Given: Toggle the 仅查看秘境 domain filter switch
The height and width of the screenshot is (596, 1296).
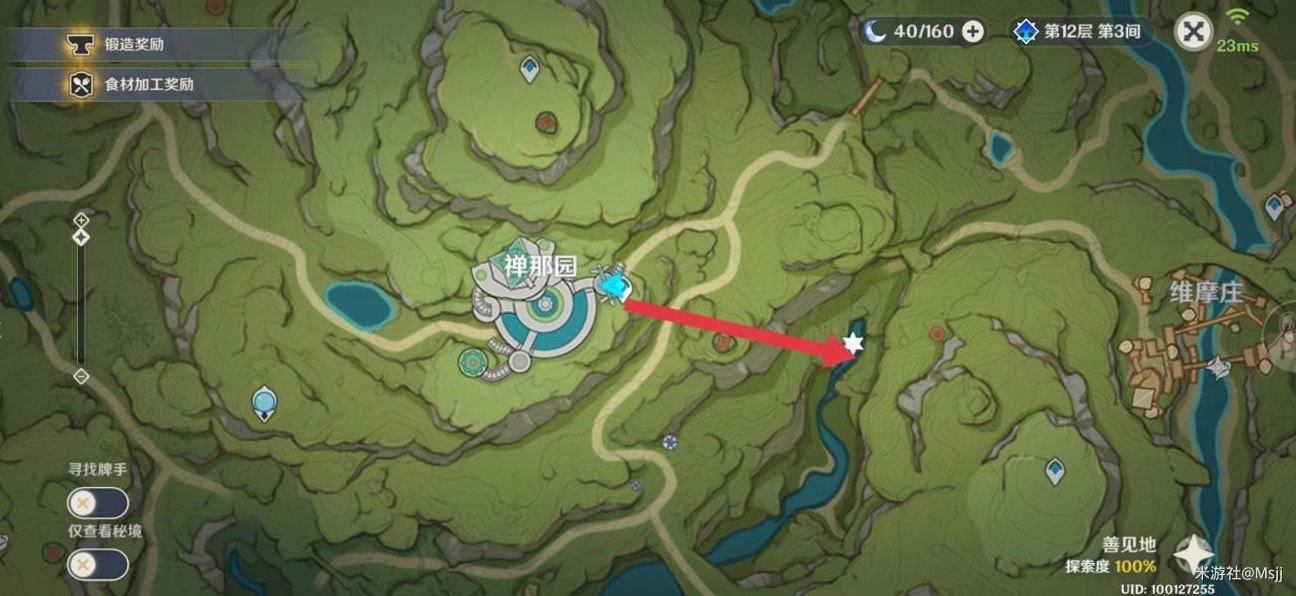Looking at the screenshot, I should [97, 565].
